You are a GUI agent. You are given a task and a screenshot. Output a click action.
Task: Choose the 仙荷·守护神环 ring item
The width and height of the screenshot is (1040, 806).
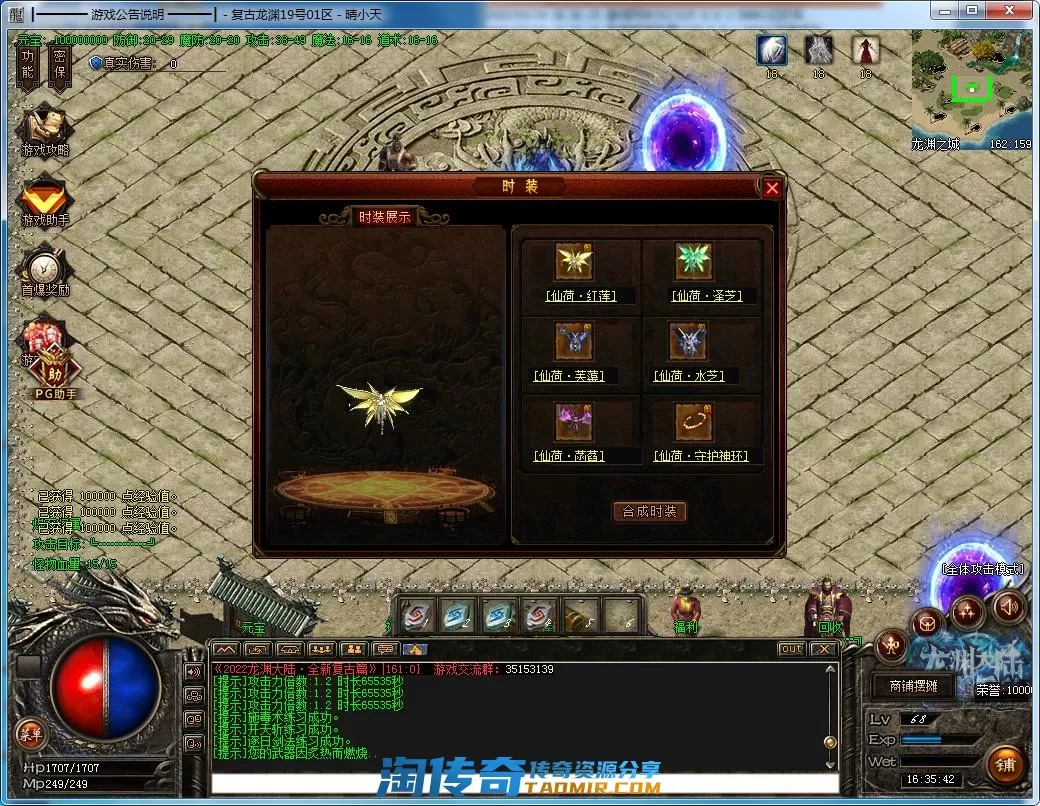click(693, 422)
